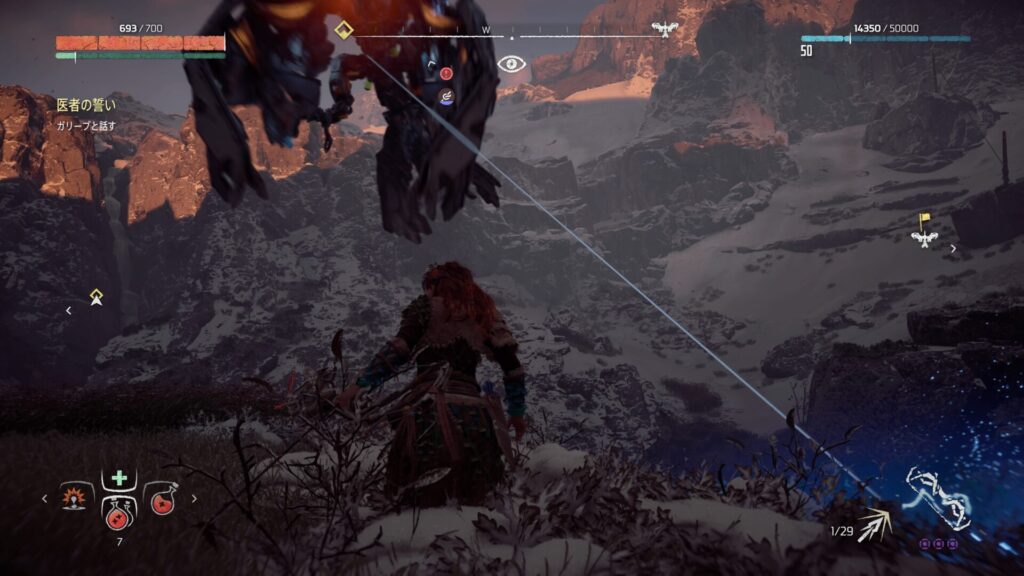Click the arrow ammo type icon

coord(878,524)
